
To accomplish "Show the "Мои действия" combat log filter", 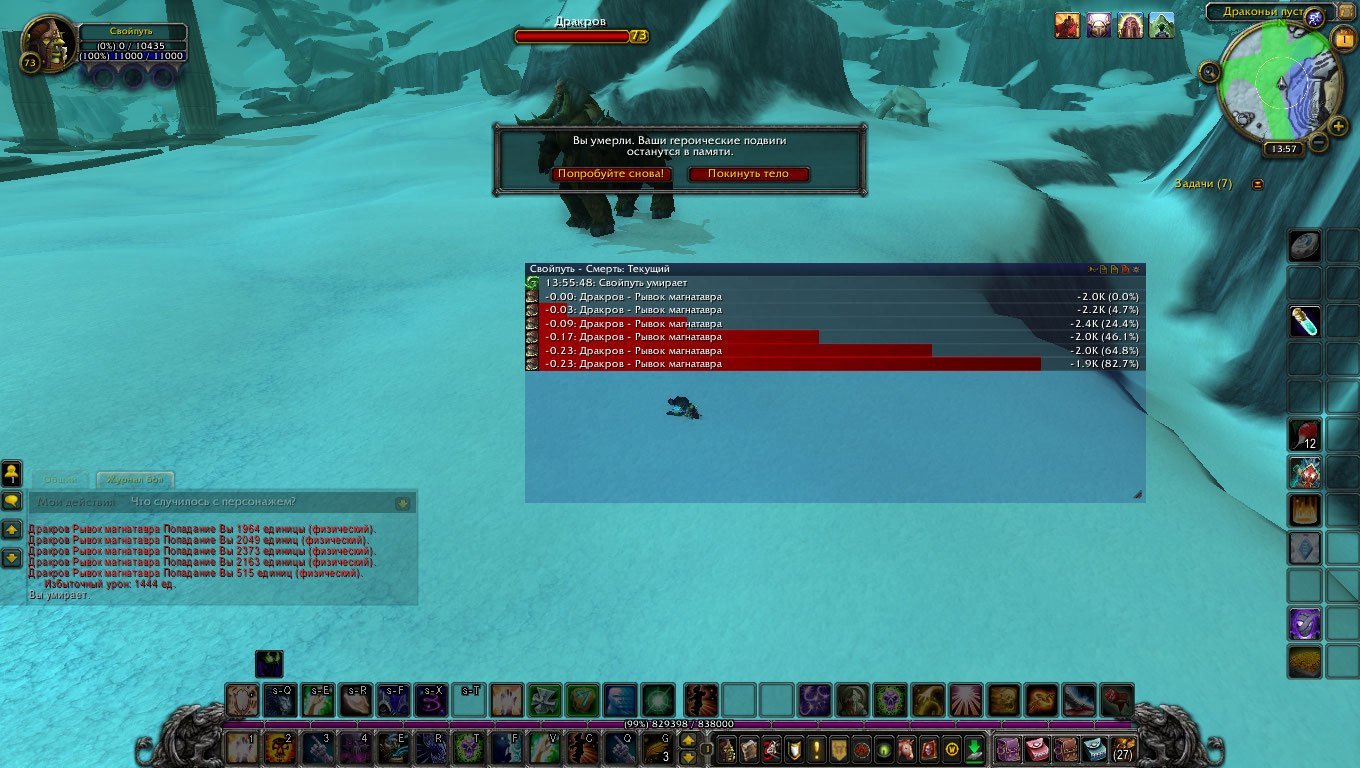I will click(76, 502).
